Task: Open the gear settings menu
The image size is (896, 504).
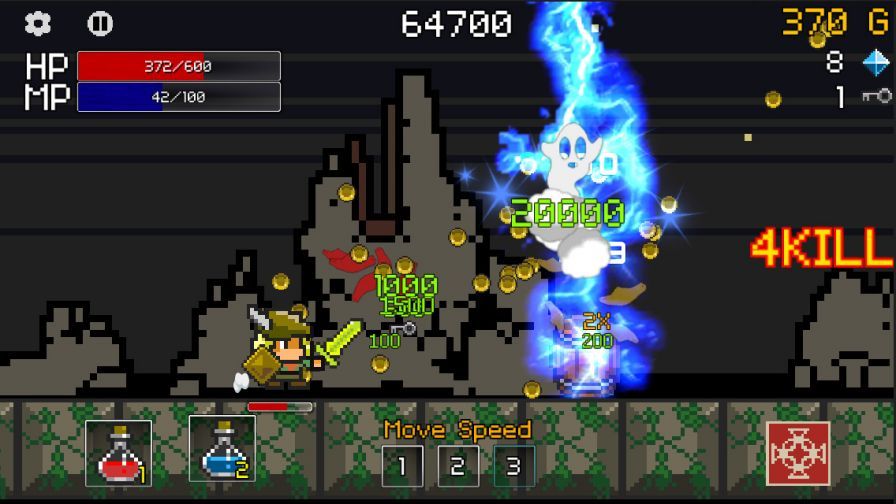Action: 38,23
